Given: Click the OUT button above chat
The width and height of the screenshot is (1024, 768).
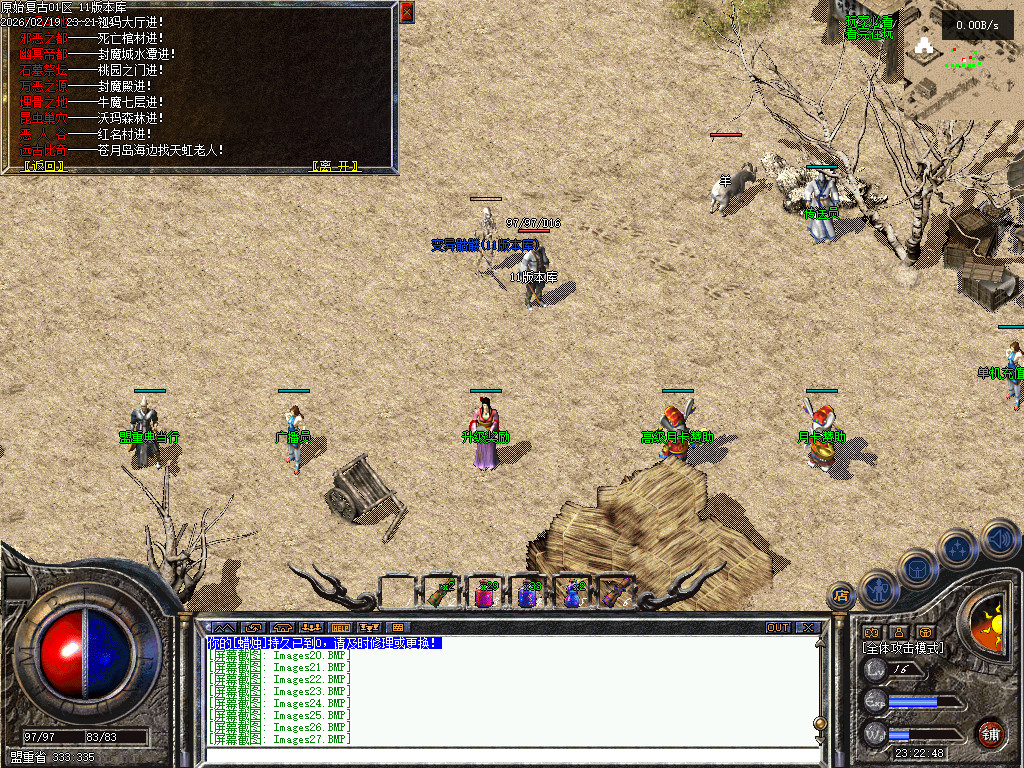Looking at the screenshot, I should click(778, 628).
